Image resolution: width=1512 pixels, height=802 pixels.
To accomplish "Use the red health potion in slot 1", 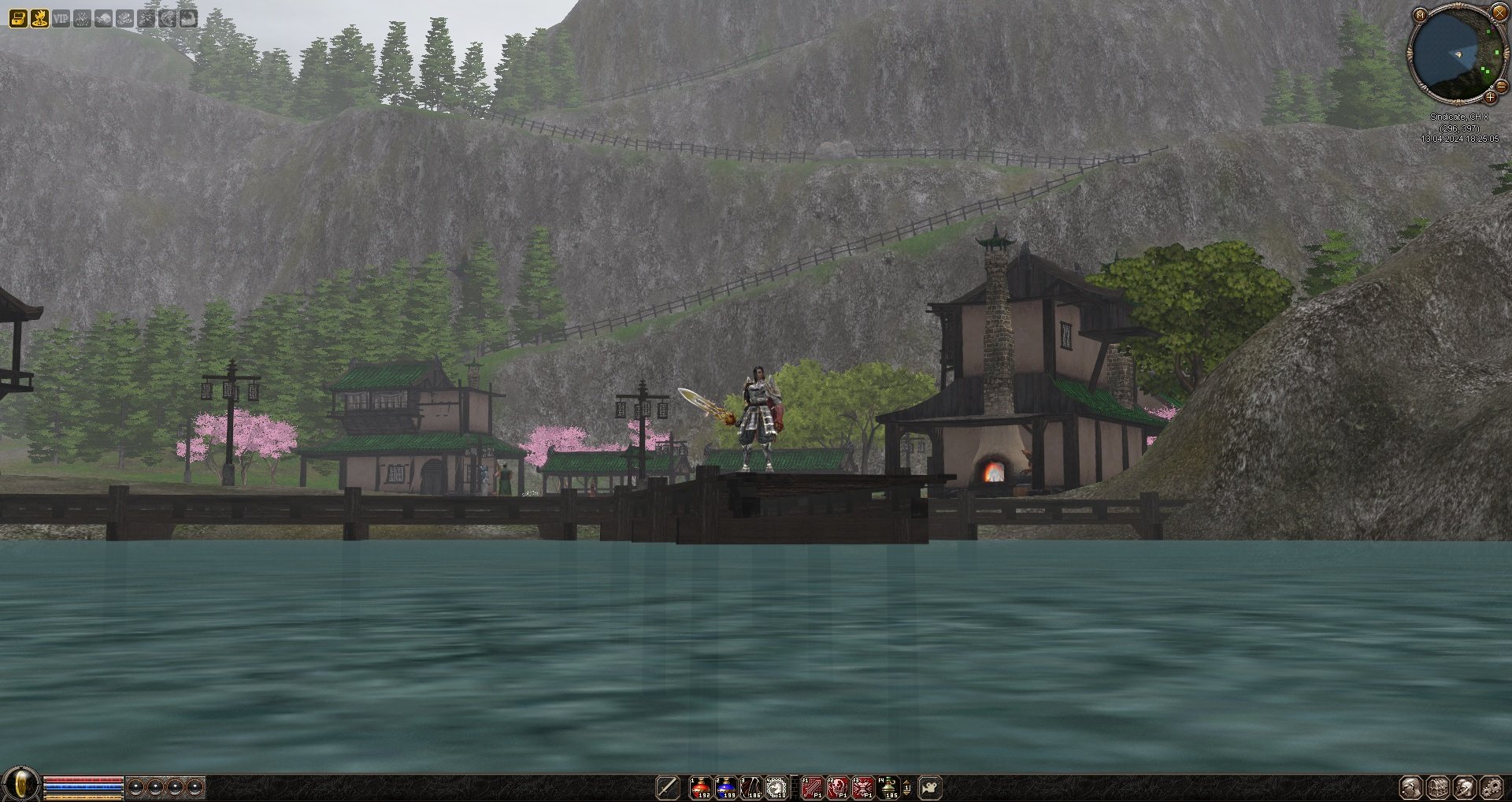I will point(700,787).
